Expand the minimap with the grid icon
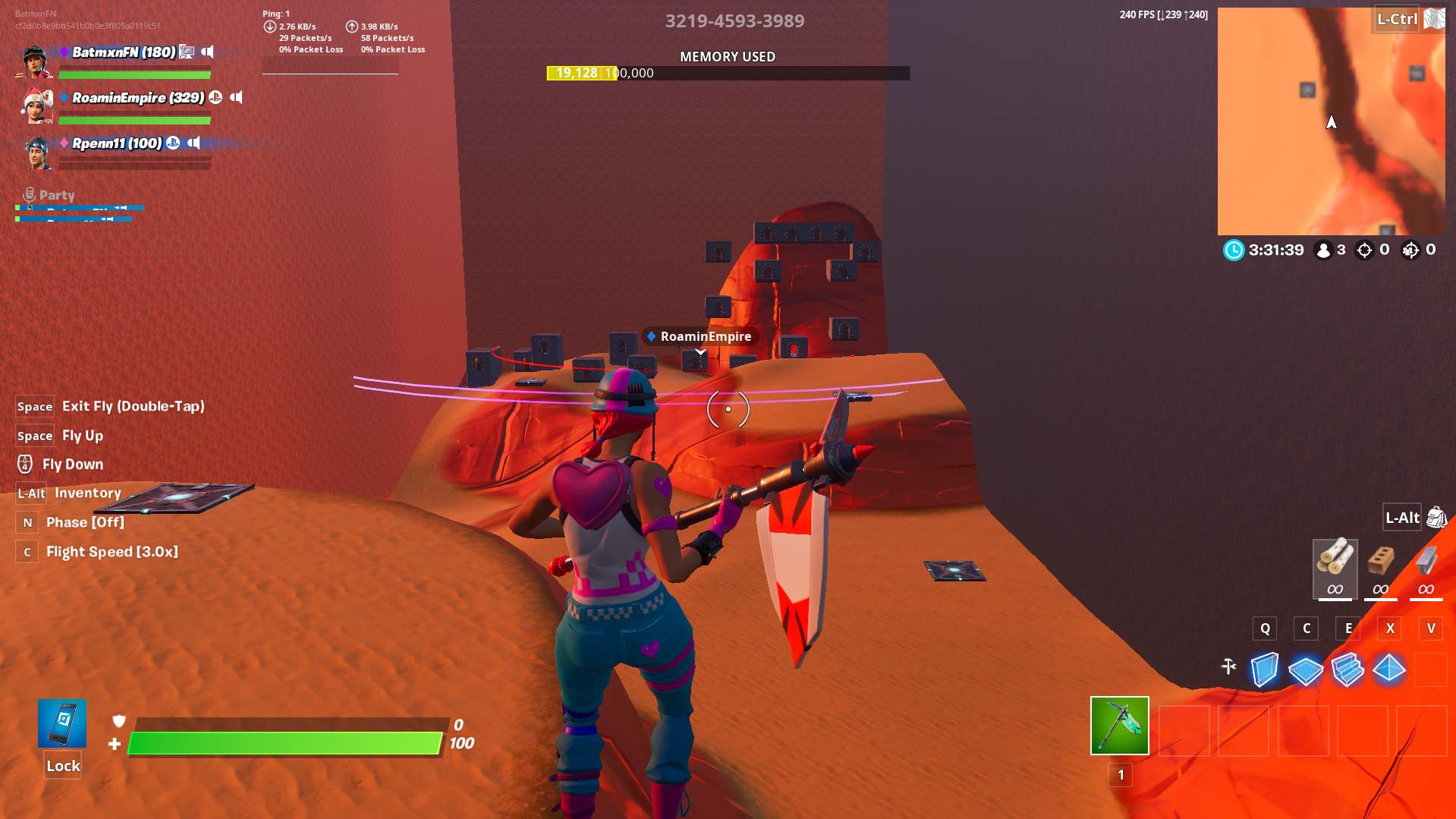 1436,18
